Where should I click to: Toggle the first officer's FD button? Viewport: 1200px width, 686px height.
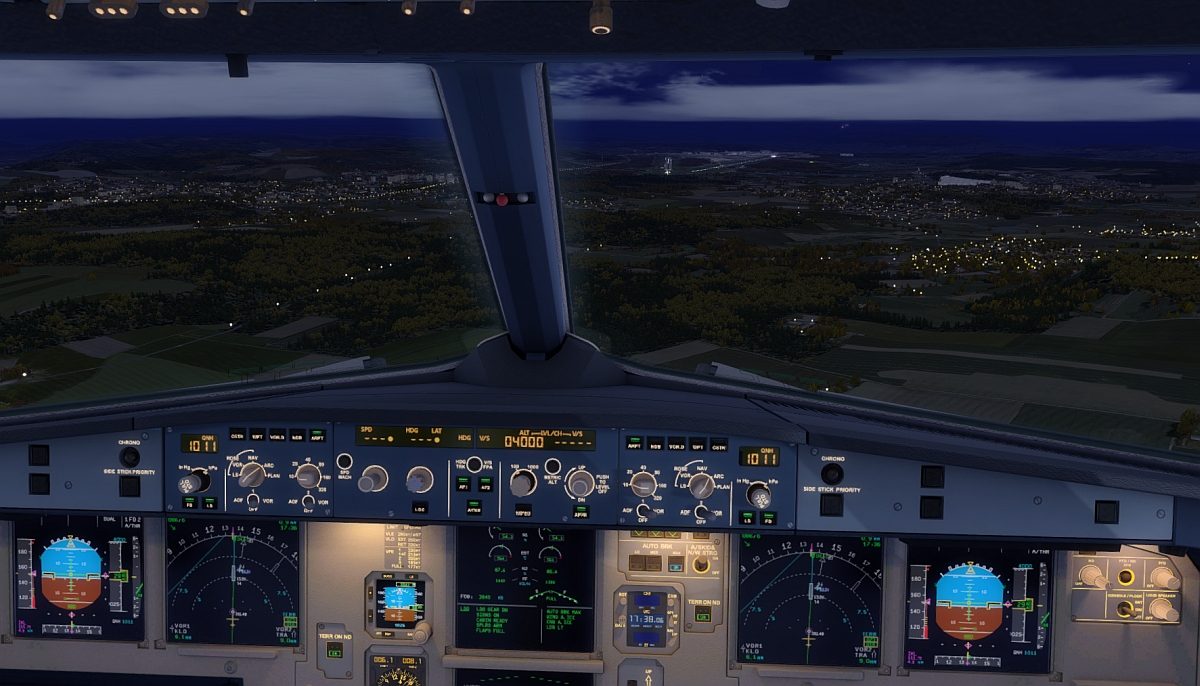[x=768, y=517]
